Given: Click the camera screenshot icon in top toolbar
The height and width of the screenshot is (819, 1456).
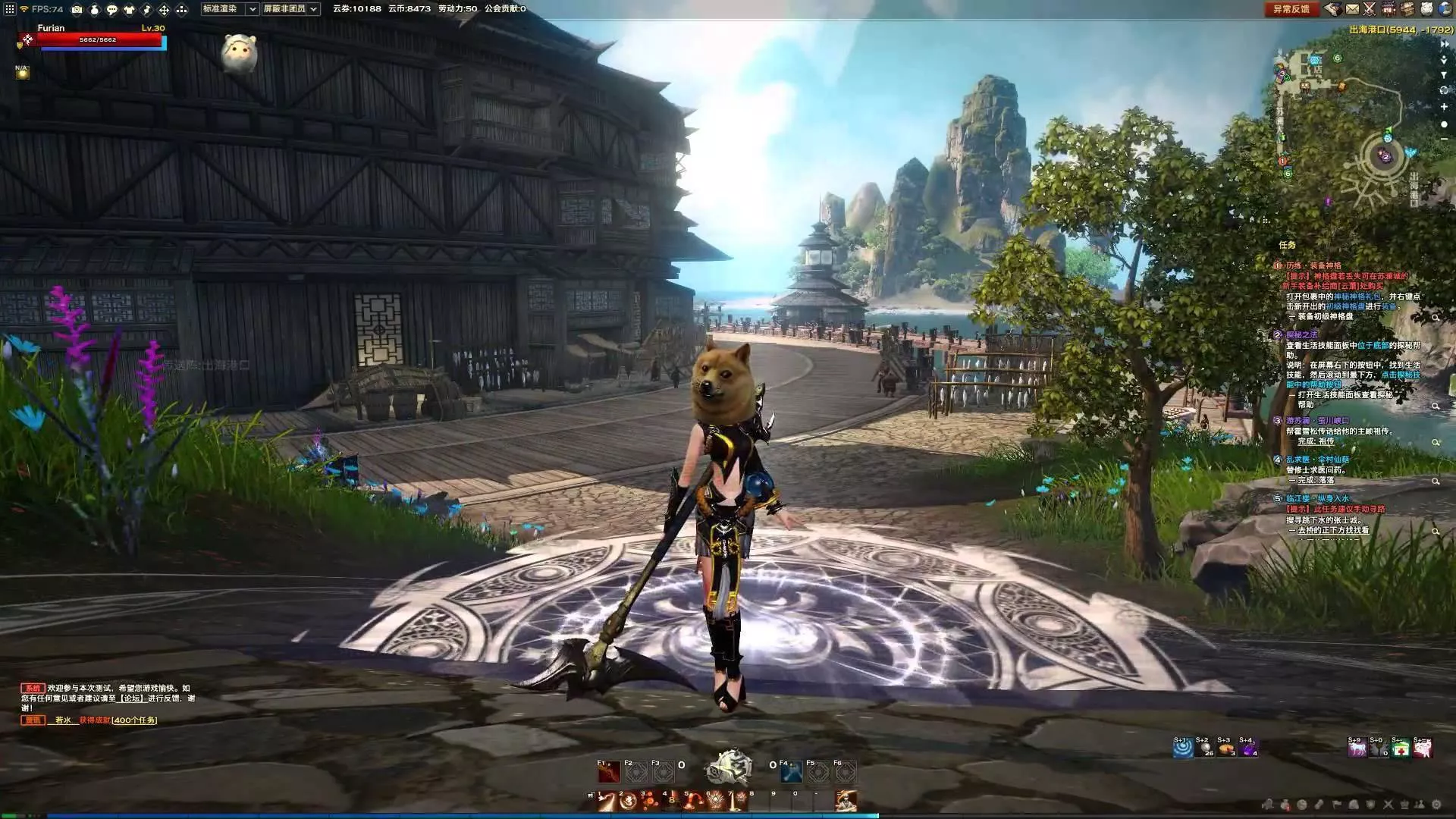Looking at the screenshot, I should 77,10.
